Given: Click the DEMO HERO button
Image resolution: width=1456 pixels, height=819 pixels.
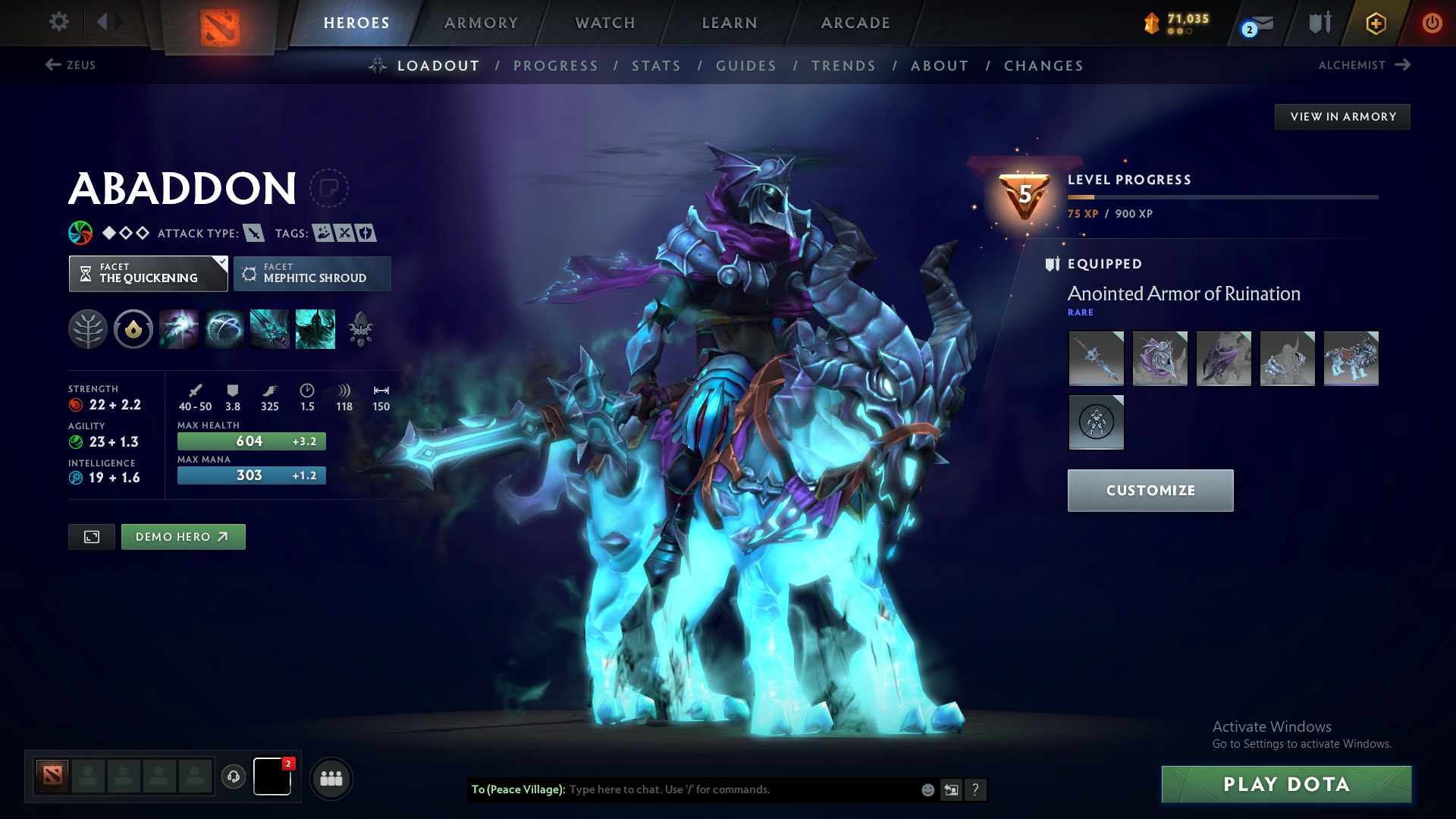Looking at the screenshot, I should tap(183, 536).
